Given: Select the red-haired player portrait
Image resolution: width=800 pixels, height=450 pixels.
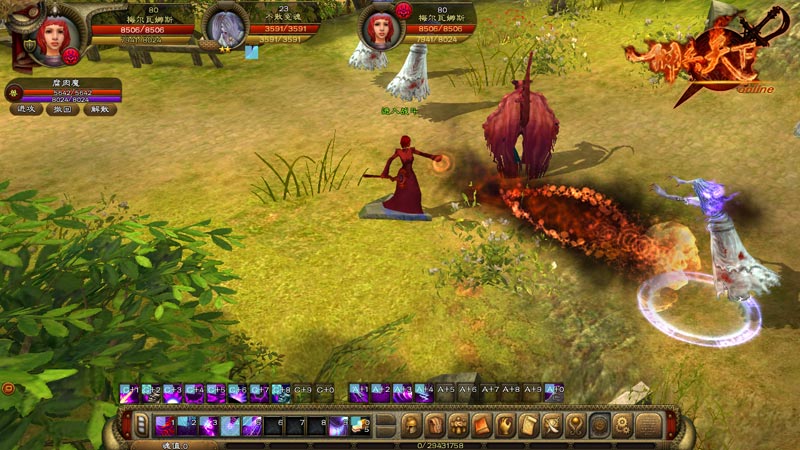Looking at the screenshot, I should tap(53, 32).
